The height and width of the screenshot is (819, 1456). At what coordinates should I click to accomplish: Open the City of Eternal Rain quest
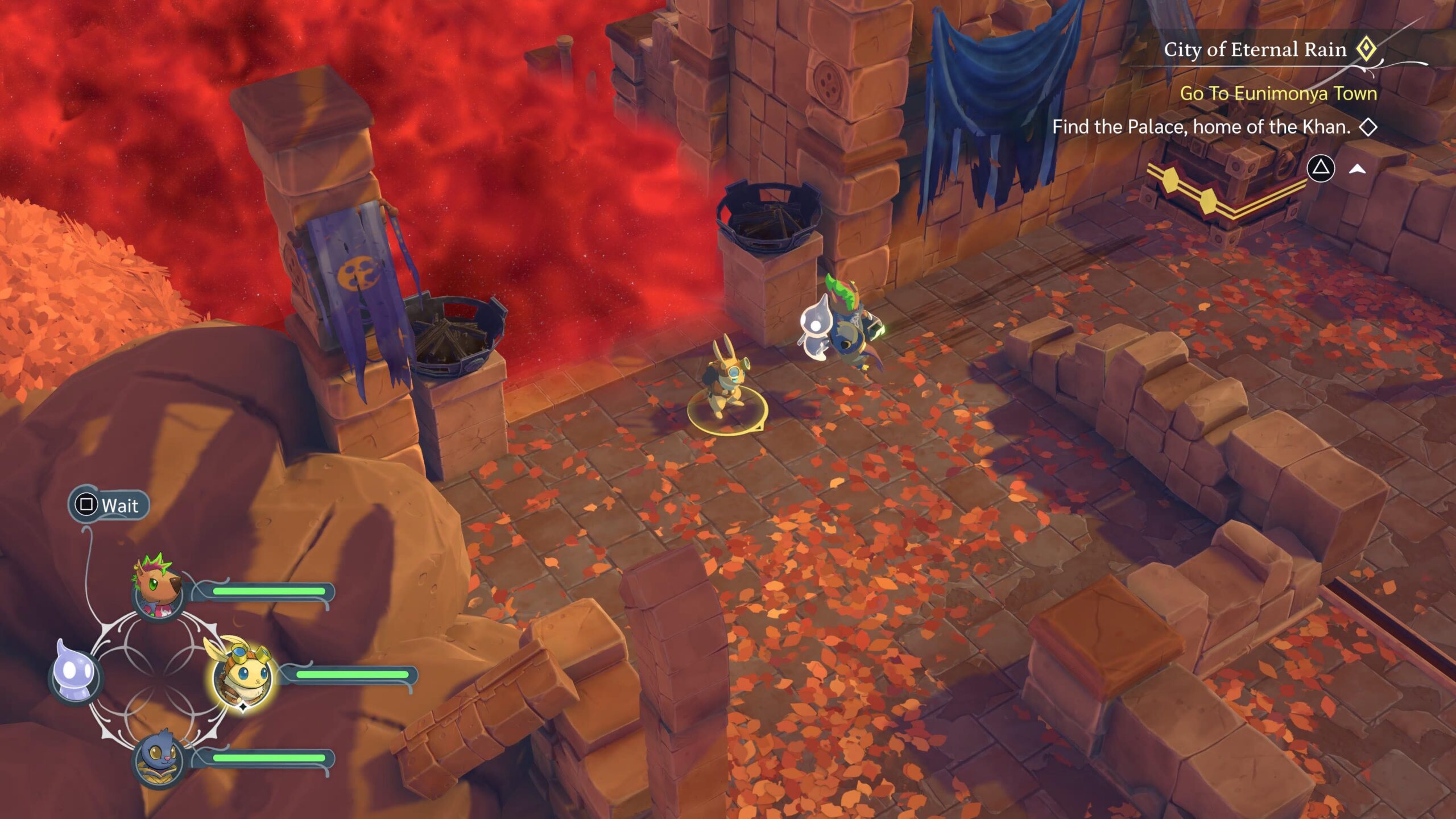[1255, 50]
